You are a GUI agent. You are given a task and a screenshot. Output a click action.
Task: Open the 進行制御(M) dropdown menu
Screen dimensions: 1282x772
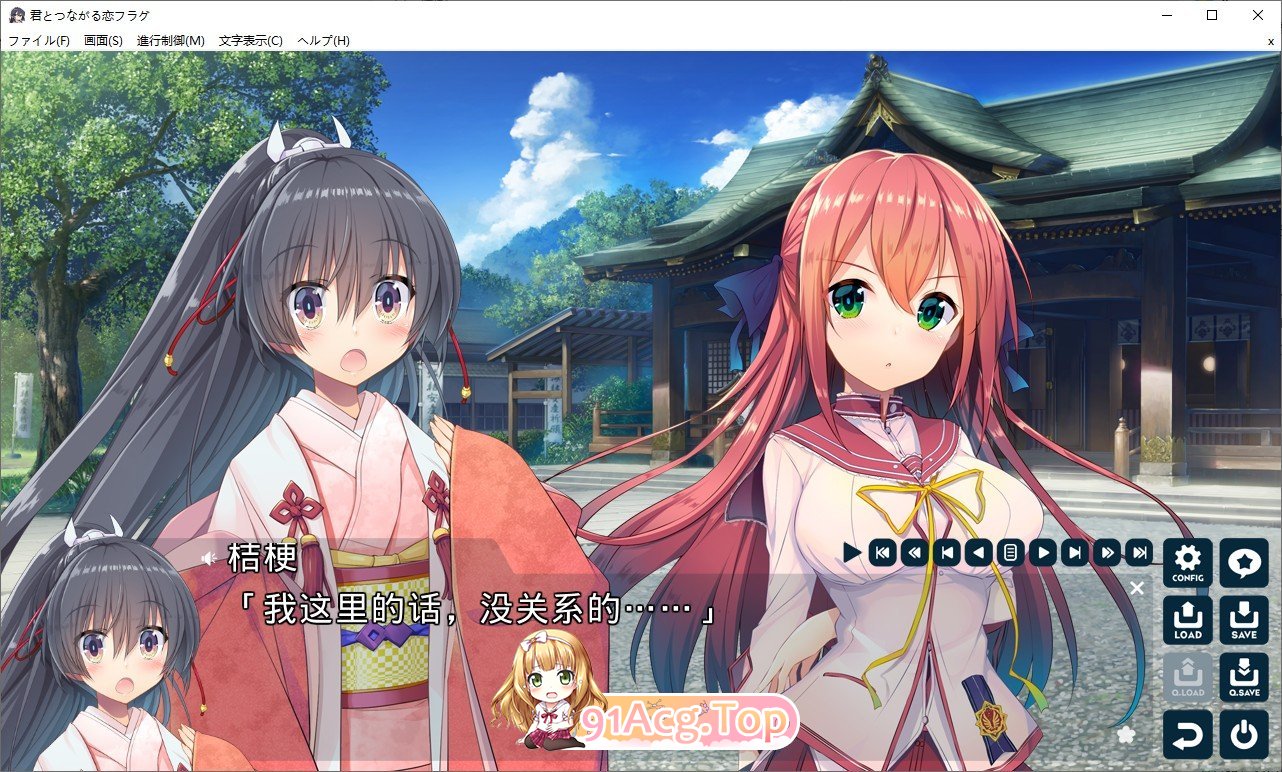172,40
